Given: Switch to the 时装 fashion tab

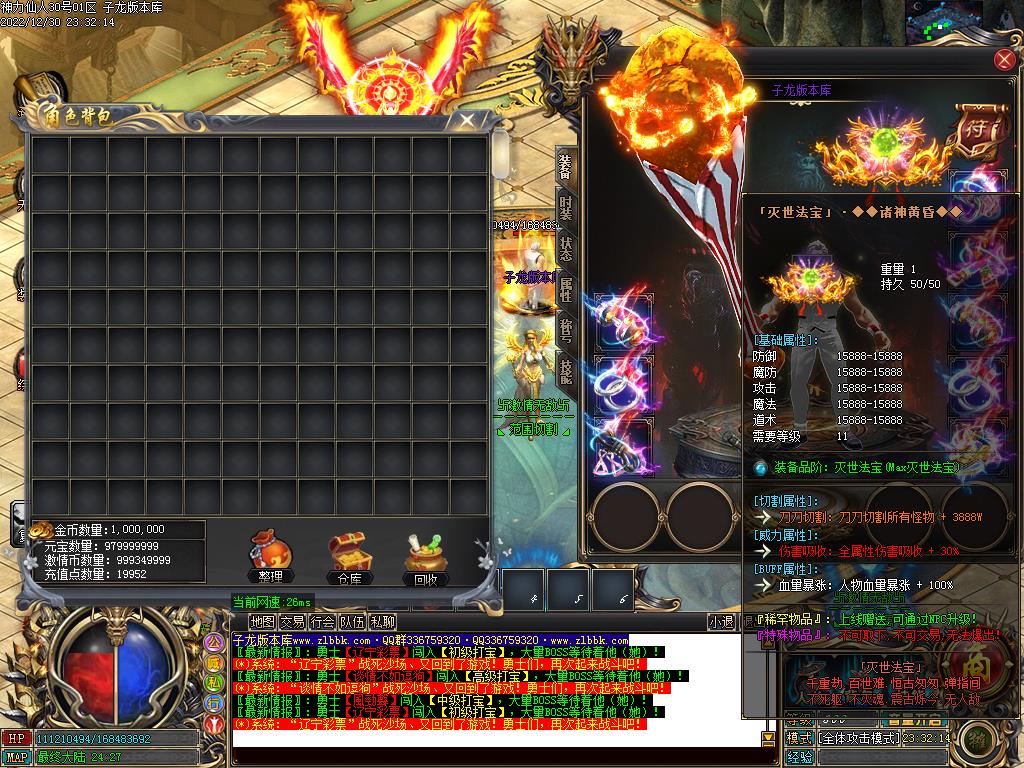Looking at the screenshot, I should point(565,208).
